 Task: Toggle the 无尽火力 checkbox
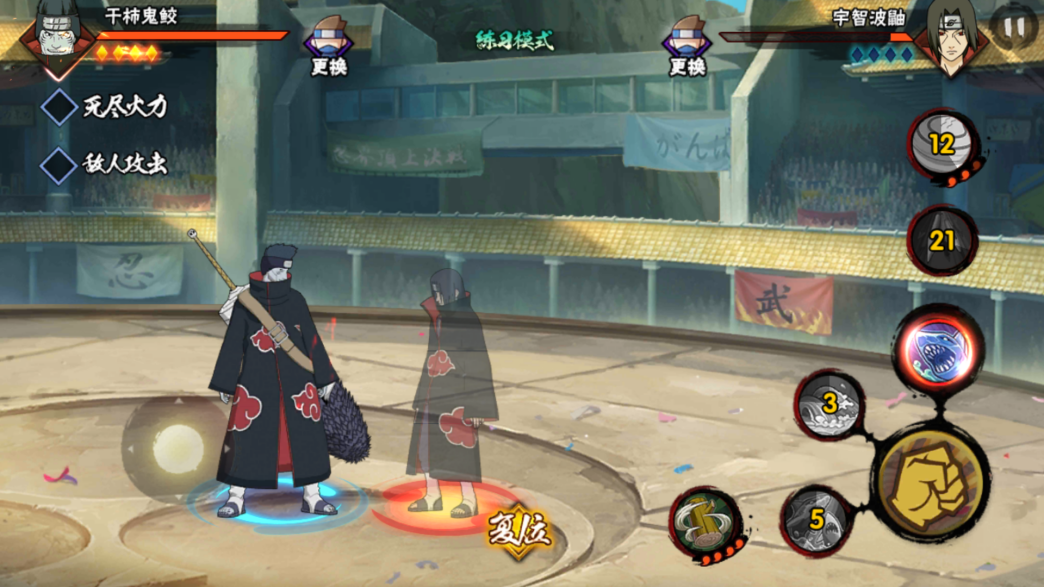point(58,106)
